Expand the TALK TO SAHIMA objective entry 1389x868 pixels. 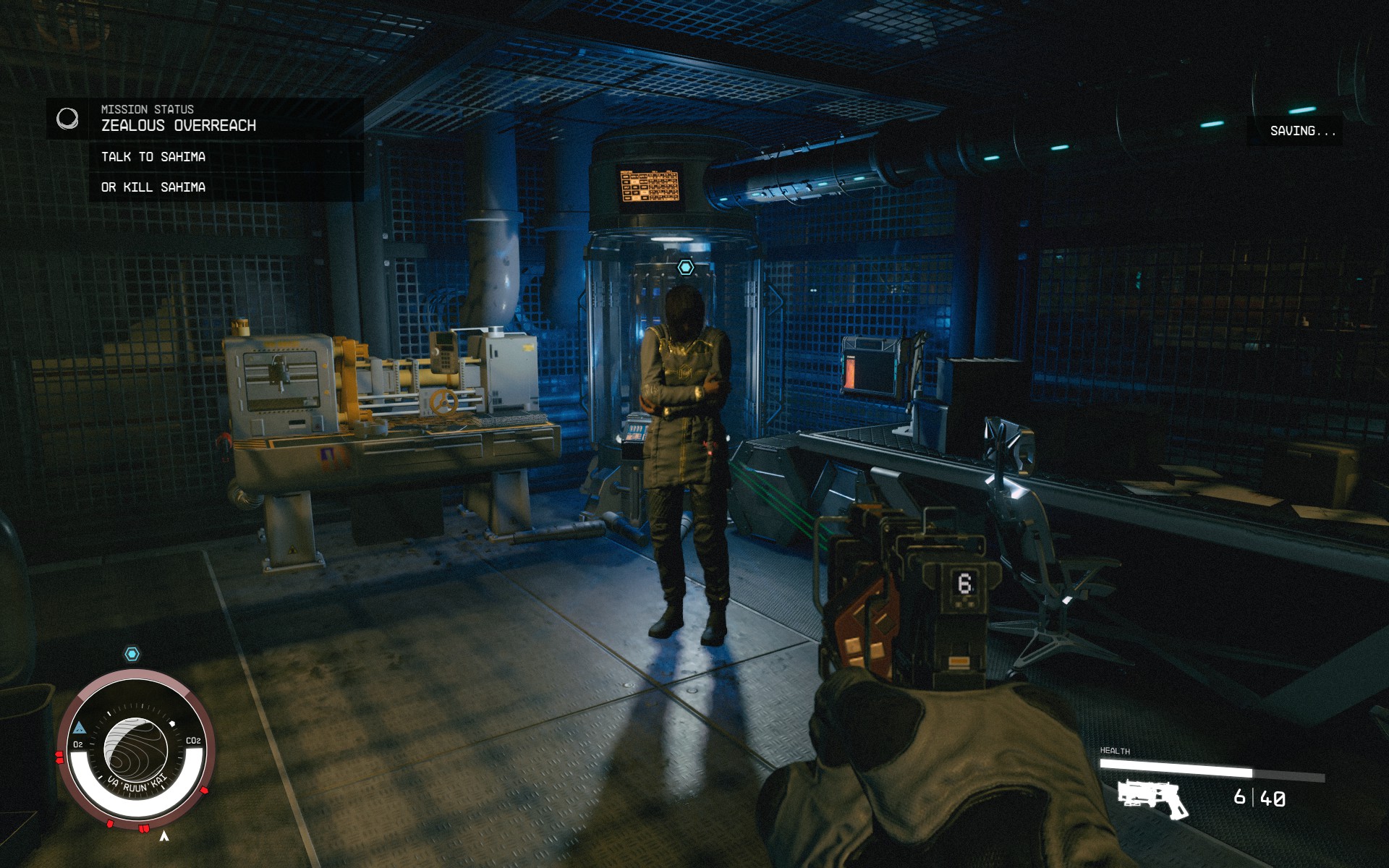(152, 156)
